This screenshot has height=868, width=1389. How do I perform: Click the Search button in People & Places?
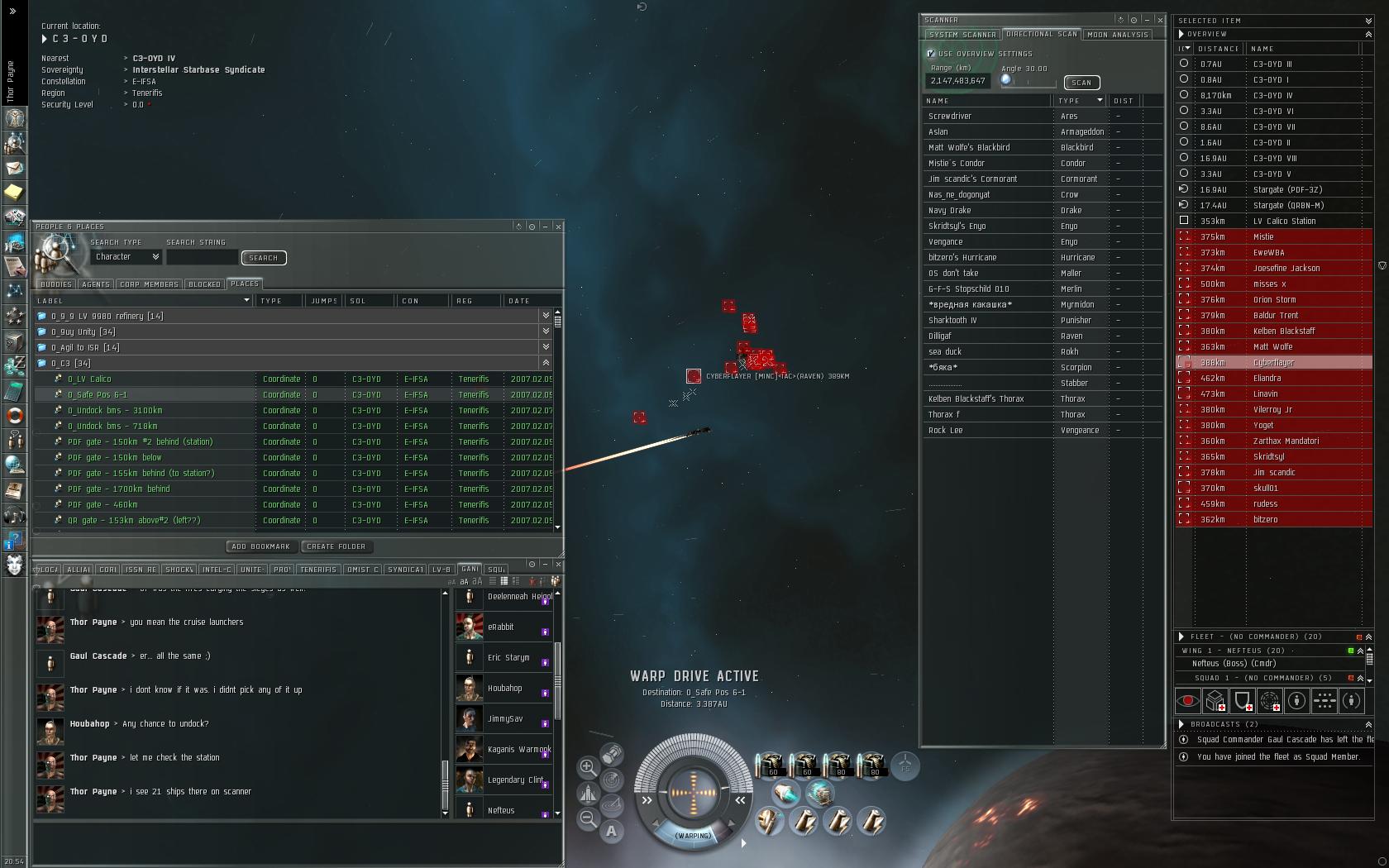click(x=264, y=258)
